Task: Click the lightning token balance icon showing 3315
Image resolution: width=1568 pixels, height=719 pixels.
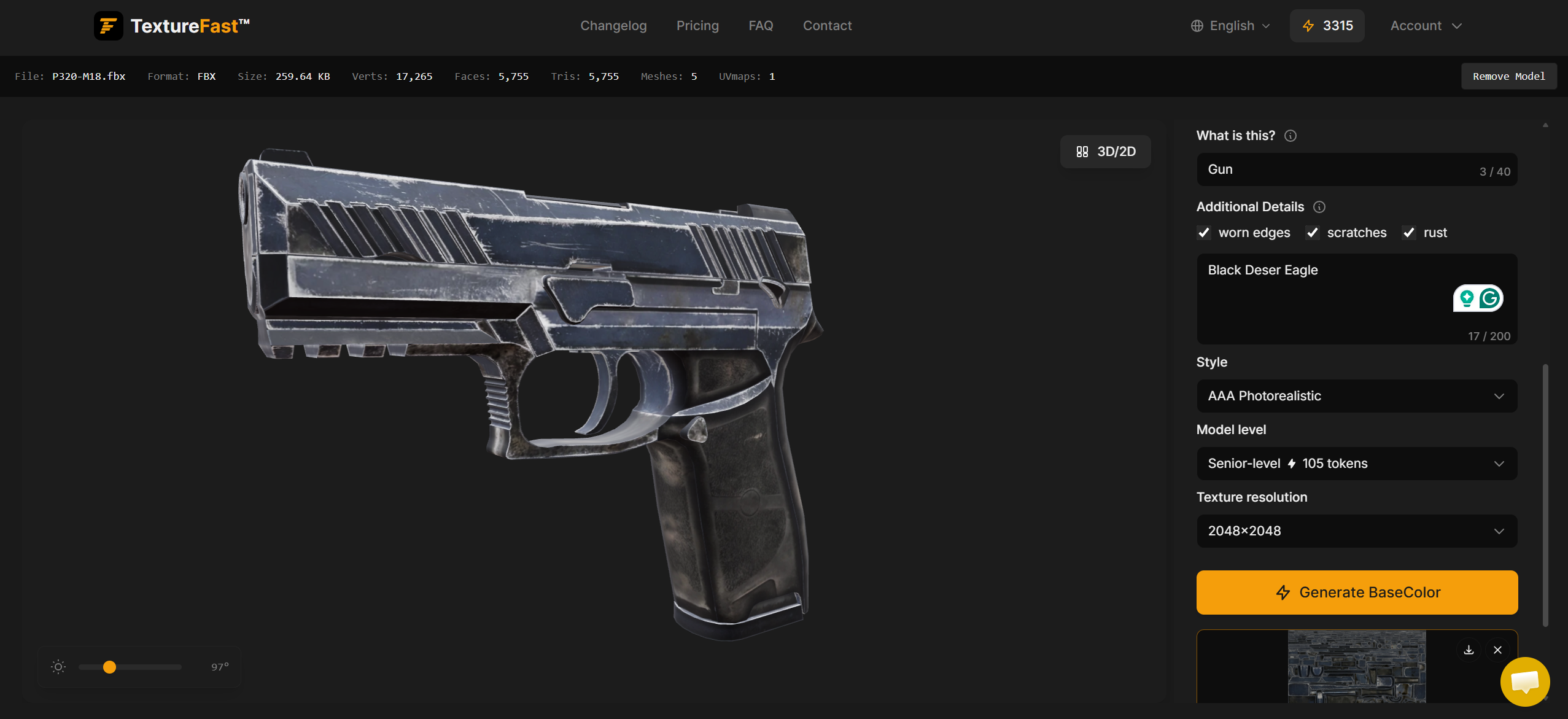Action: point(1308,25)
